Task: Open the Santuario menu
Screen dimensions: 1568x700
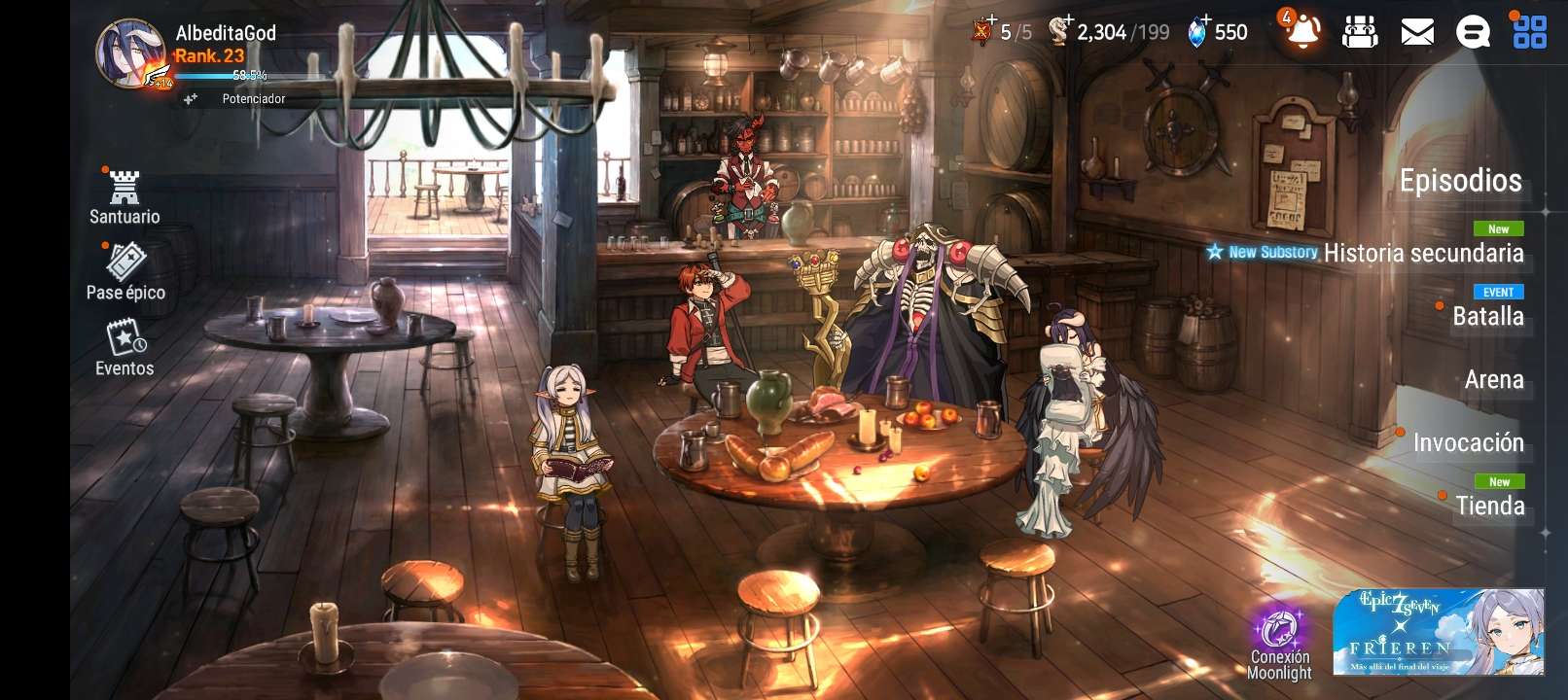Action: [125, 196]
